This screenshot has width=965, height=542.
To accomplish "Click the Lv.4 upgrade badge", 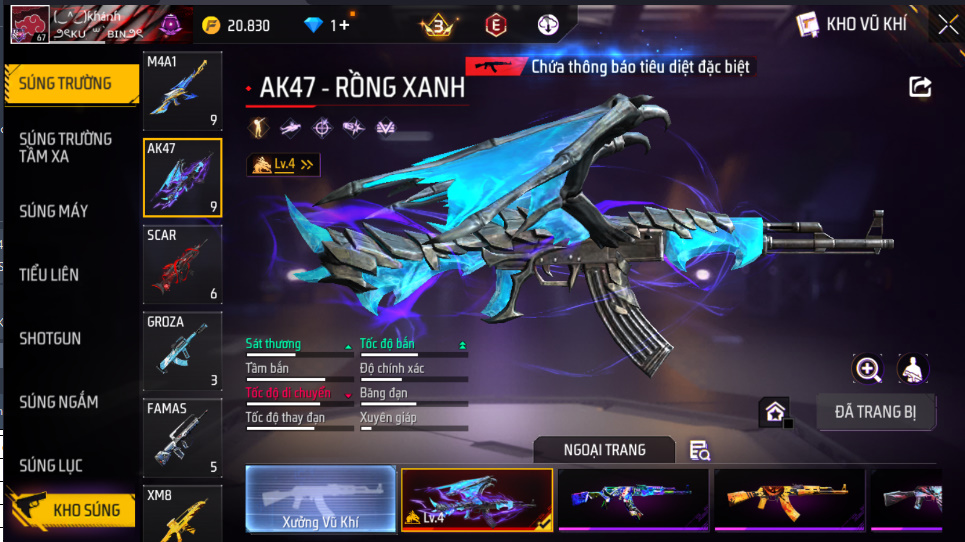I will coord(283,164).
